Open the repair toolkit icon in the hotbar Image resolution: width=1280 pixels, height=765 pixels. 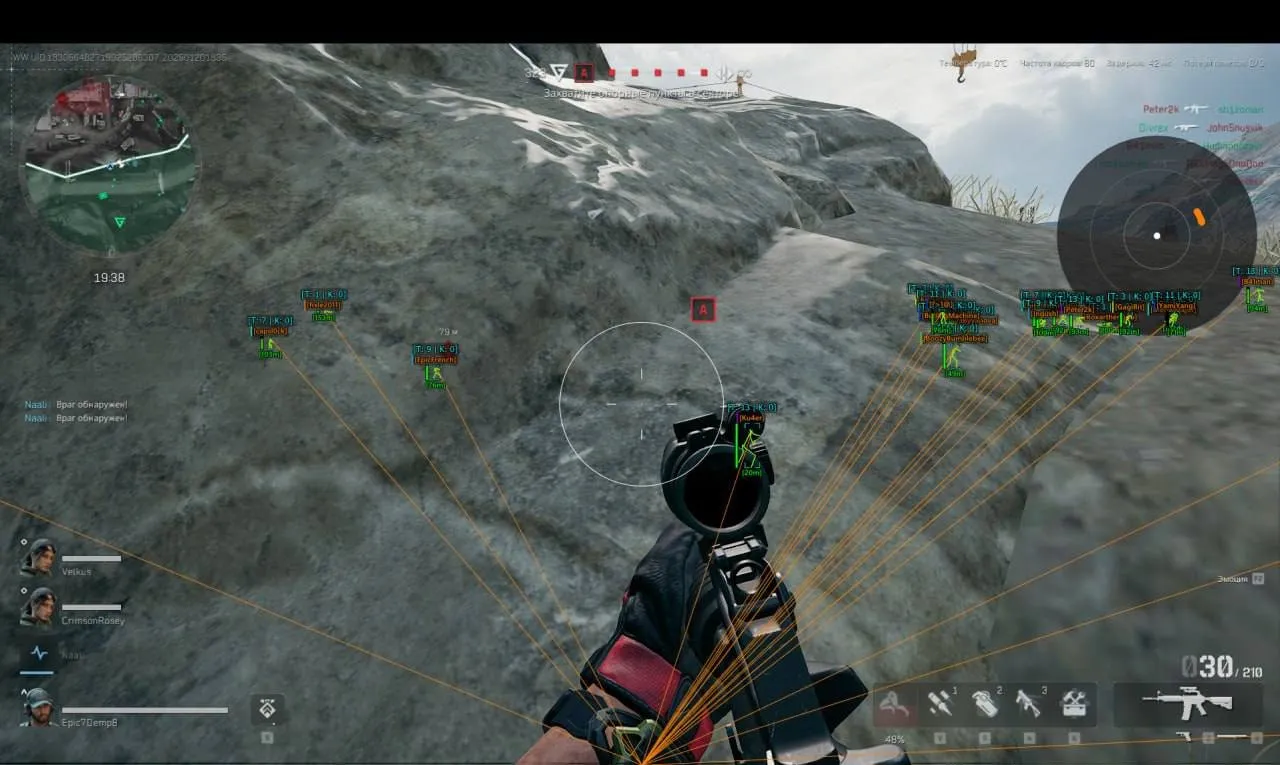(1077, 705)
